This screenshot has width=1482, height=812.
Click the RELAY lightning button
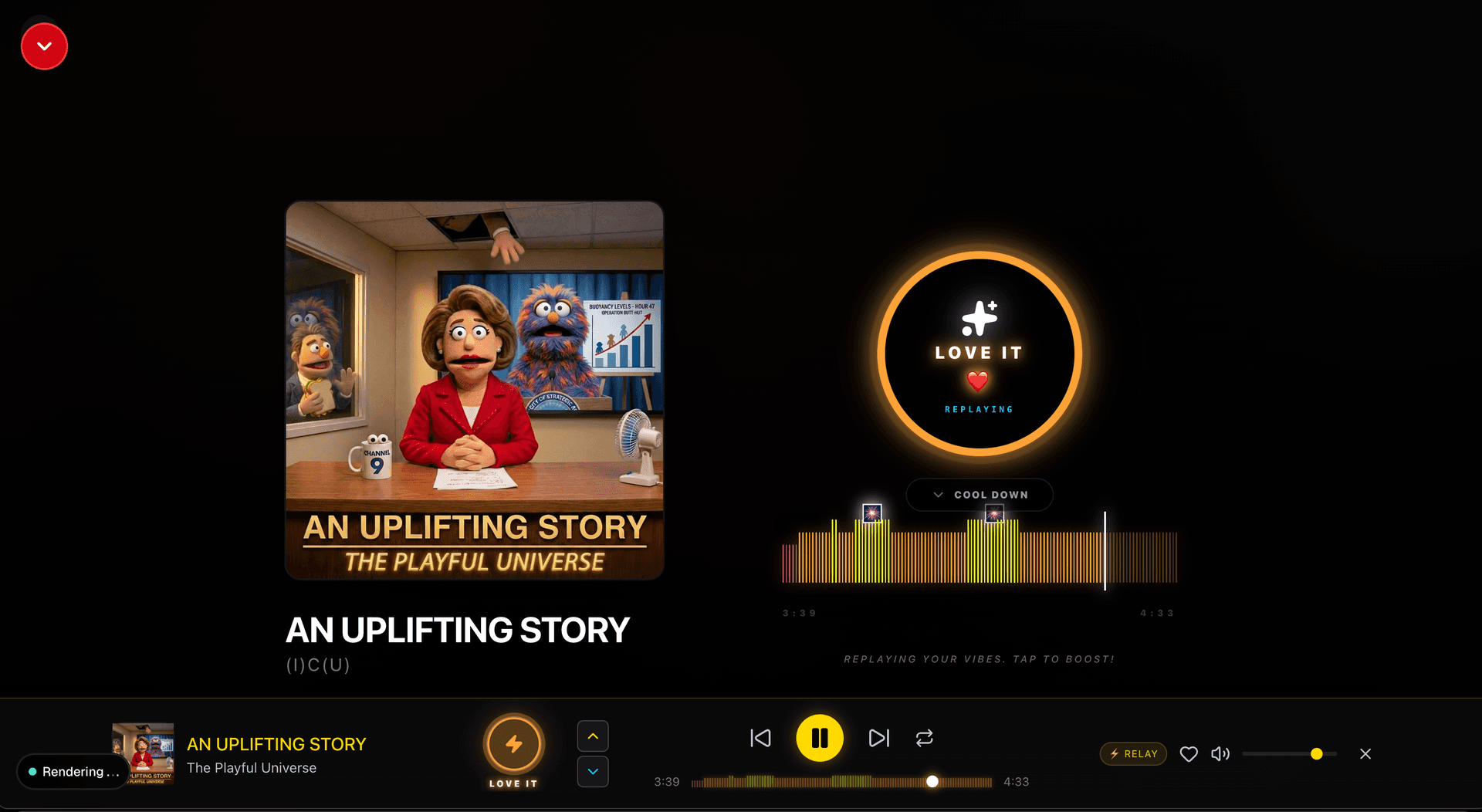point(1132,754)
